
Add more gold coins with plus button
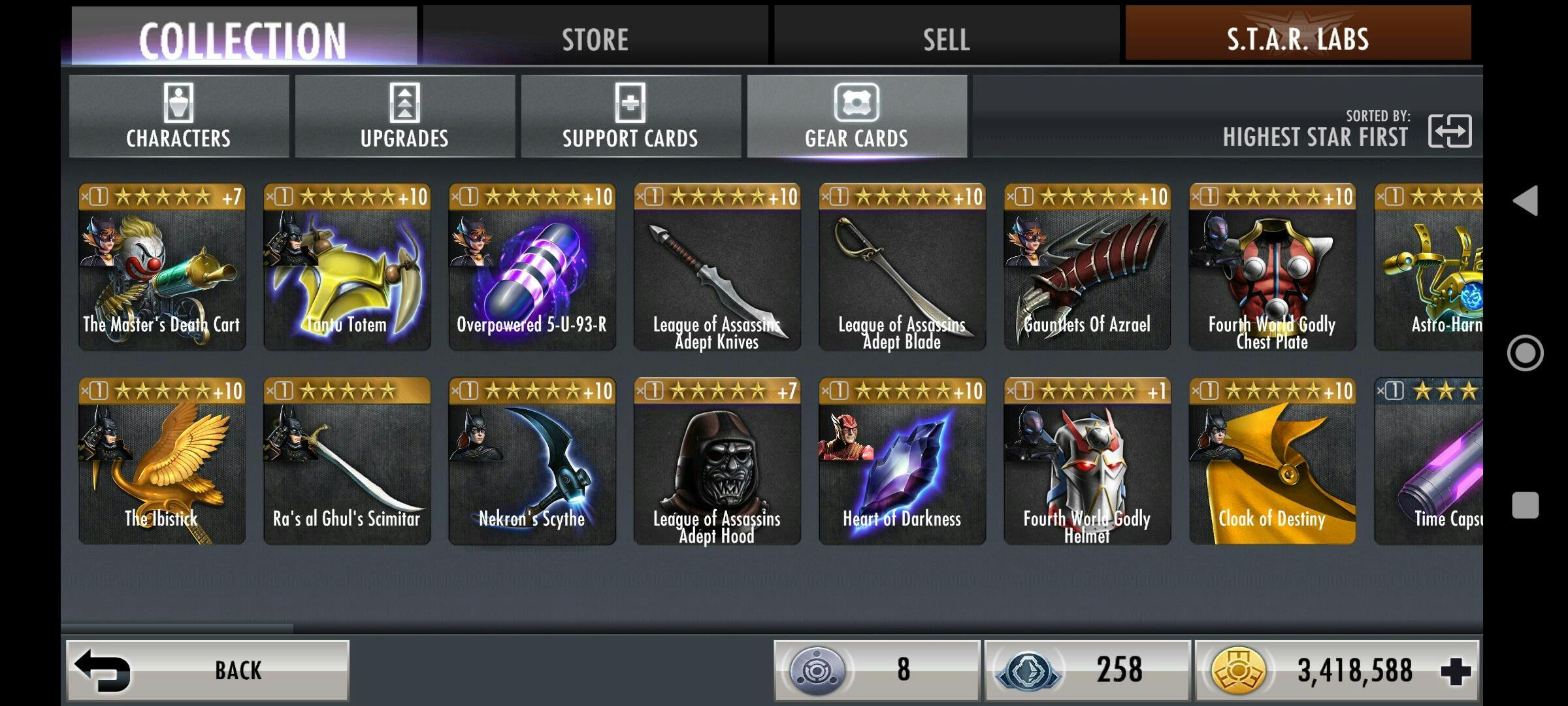tap(1456, 671)
